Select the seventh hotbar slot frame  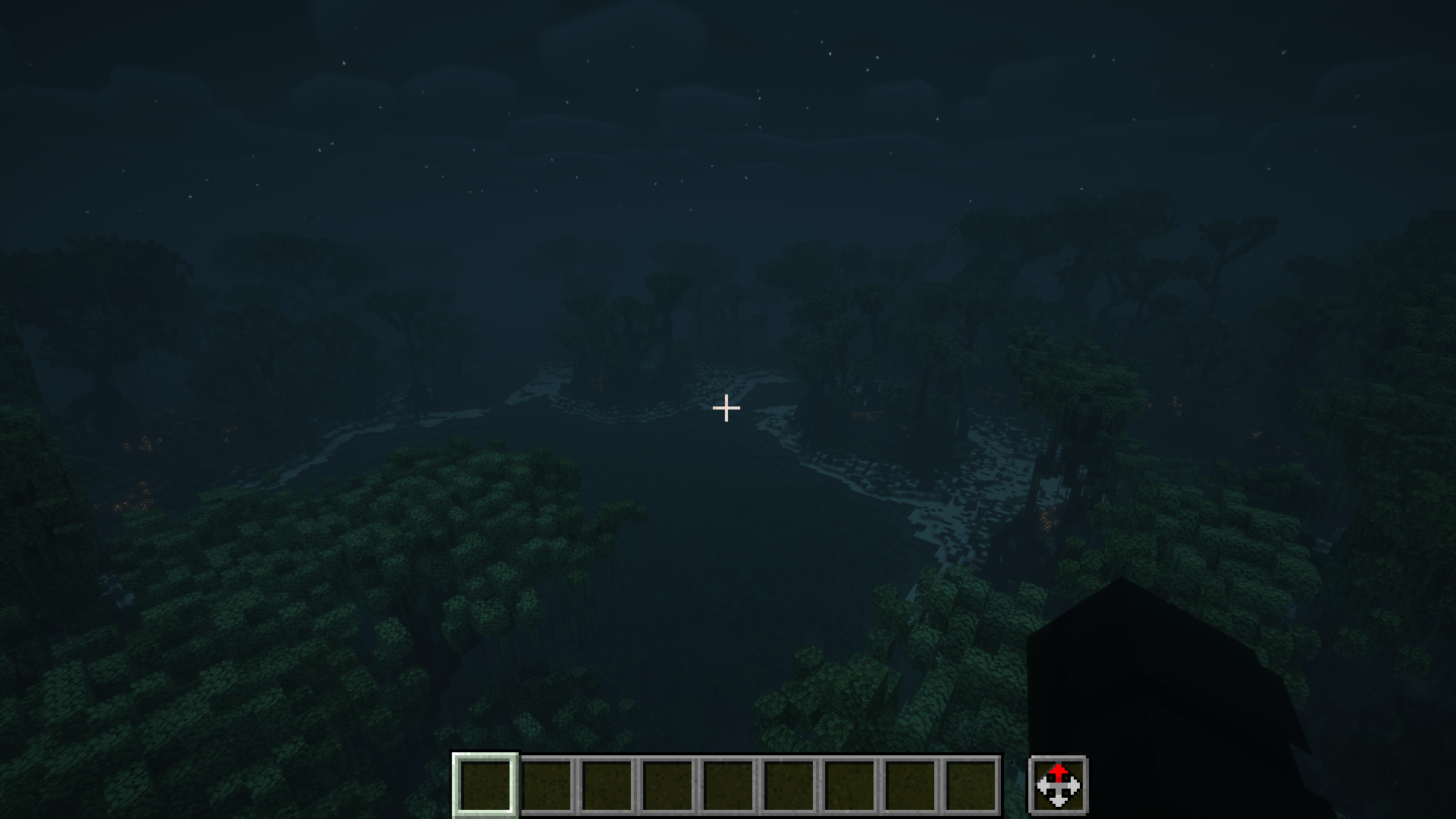854,786
